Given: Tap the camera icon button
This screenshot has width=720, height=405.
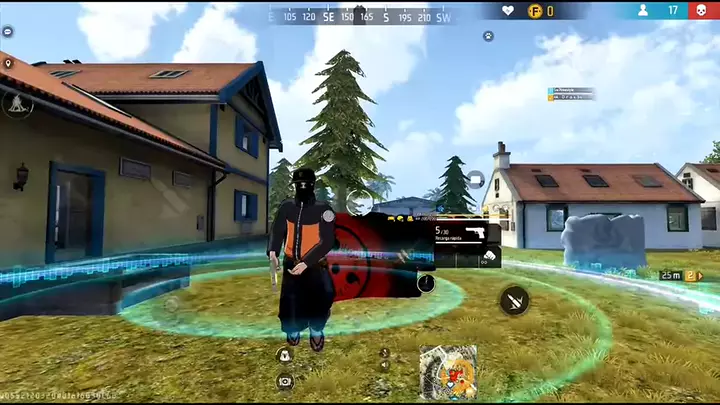Looking at the screenshot, I should [285, 381].
